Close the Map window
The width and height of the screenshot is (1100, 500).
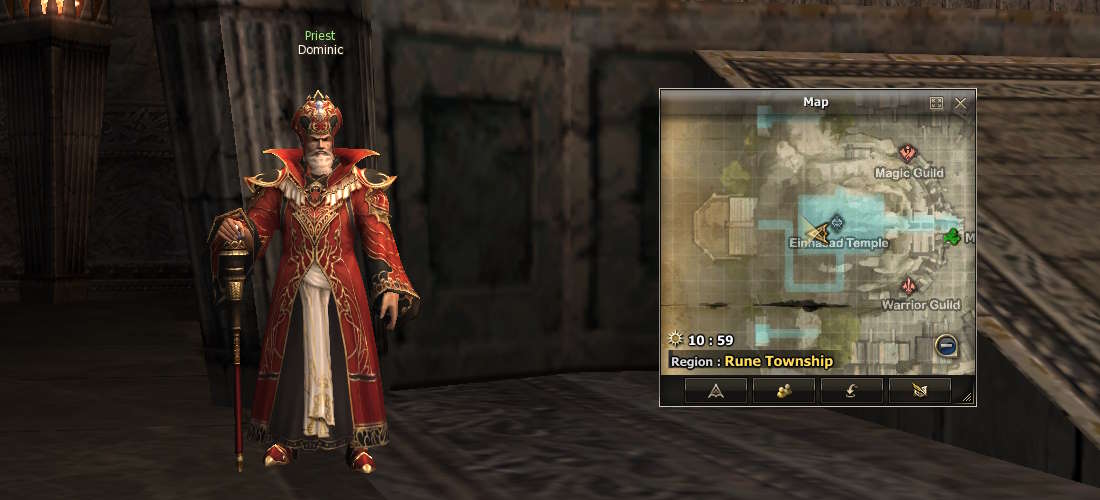pos(960,103)
